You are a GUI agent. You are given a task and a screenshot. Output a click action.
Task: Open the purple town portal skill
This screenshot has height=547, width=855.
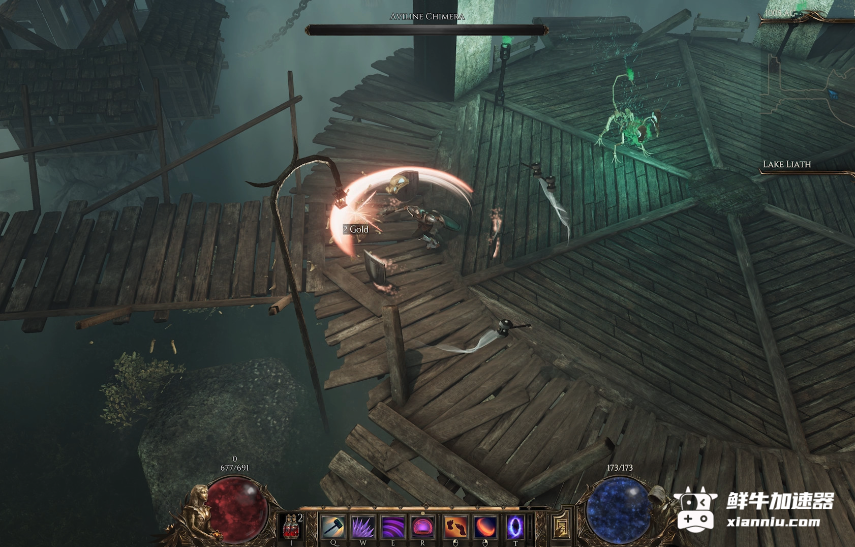(516, 525)
